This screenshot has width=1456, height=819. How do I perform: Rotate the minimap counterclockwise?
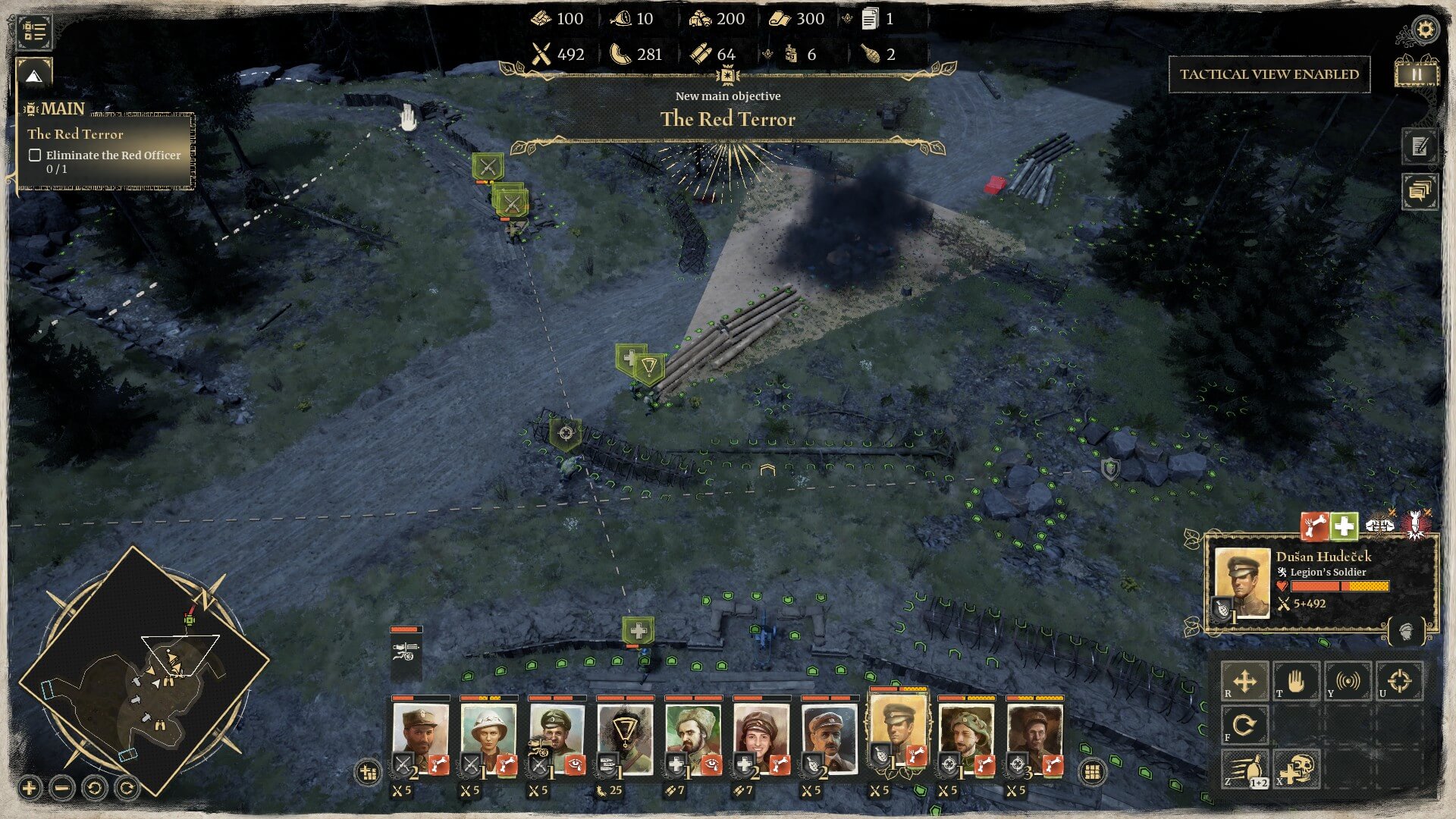coord(95,789)
